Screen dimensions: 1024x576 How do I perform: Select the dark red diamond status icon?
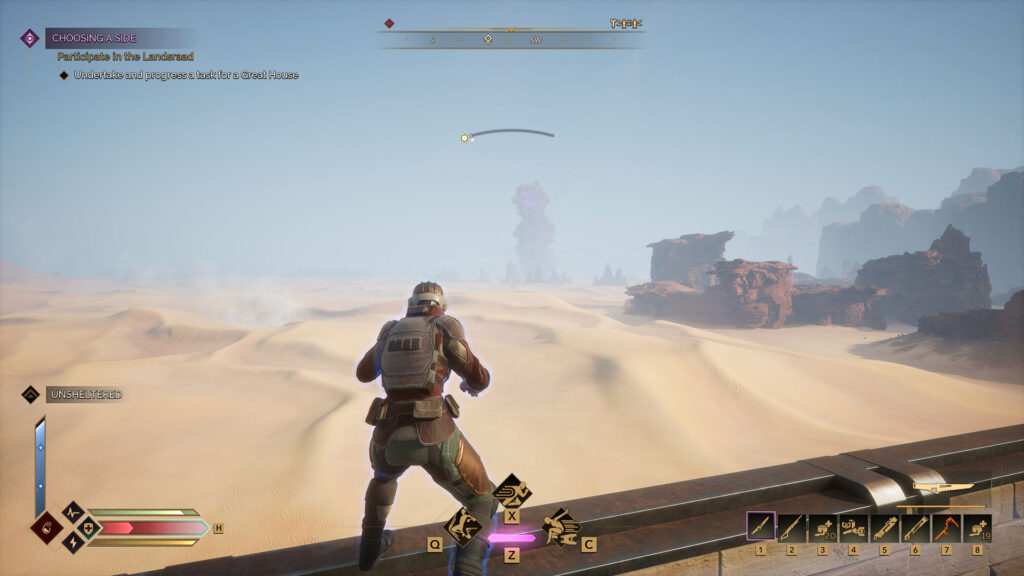[x=46, y=527]
